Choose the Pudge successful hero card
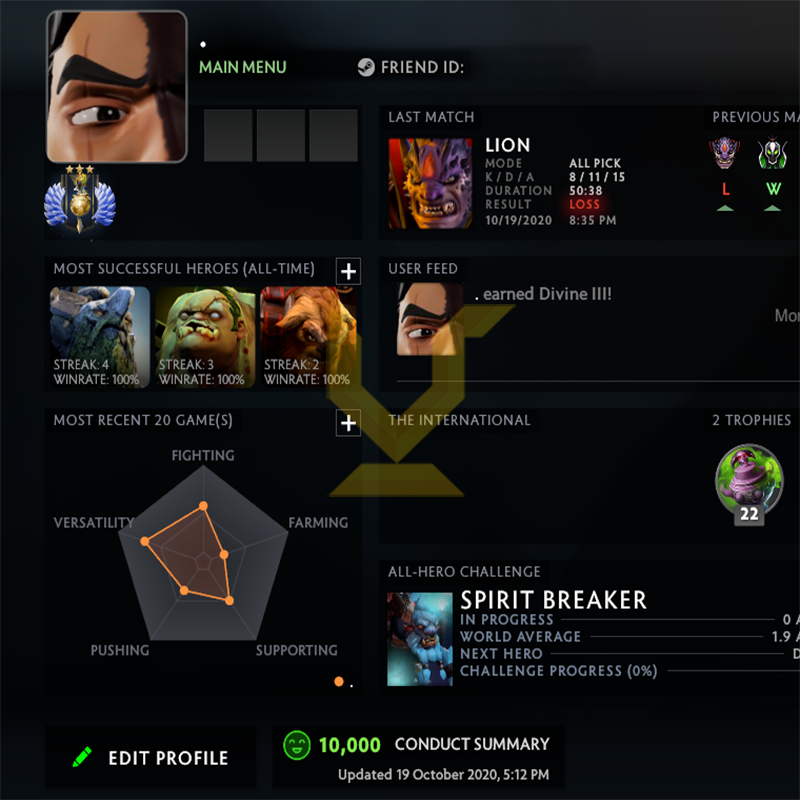Image resolution: width=800 pixels, height=800 pixels. coord(205,337)
